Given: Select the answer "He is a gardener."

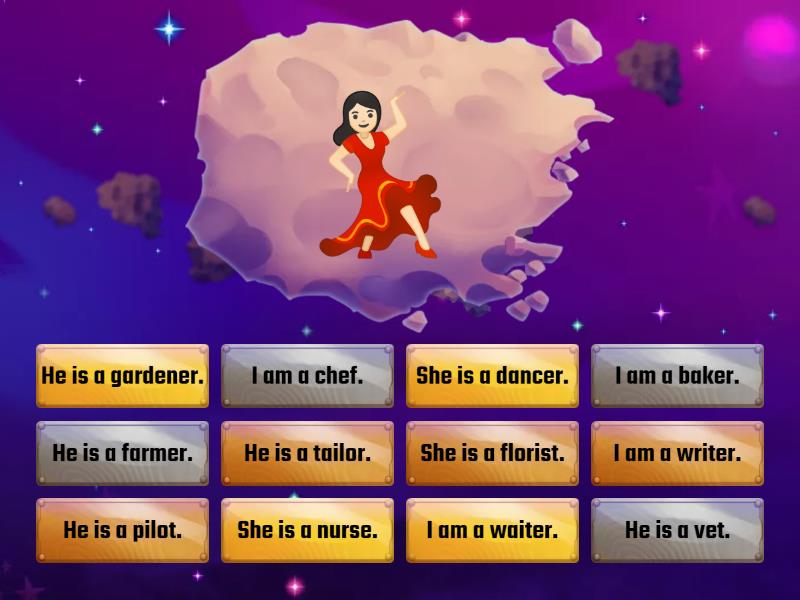Looking at the screenshot, I should tap(122, 376).
